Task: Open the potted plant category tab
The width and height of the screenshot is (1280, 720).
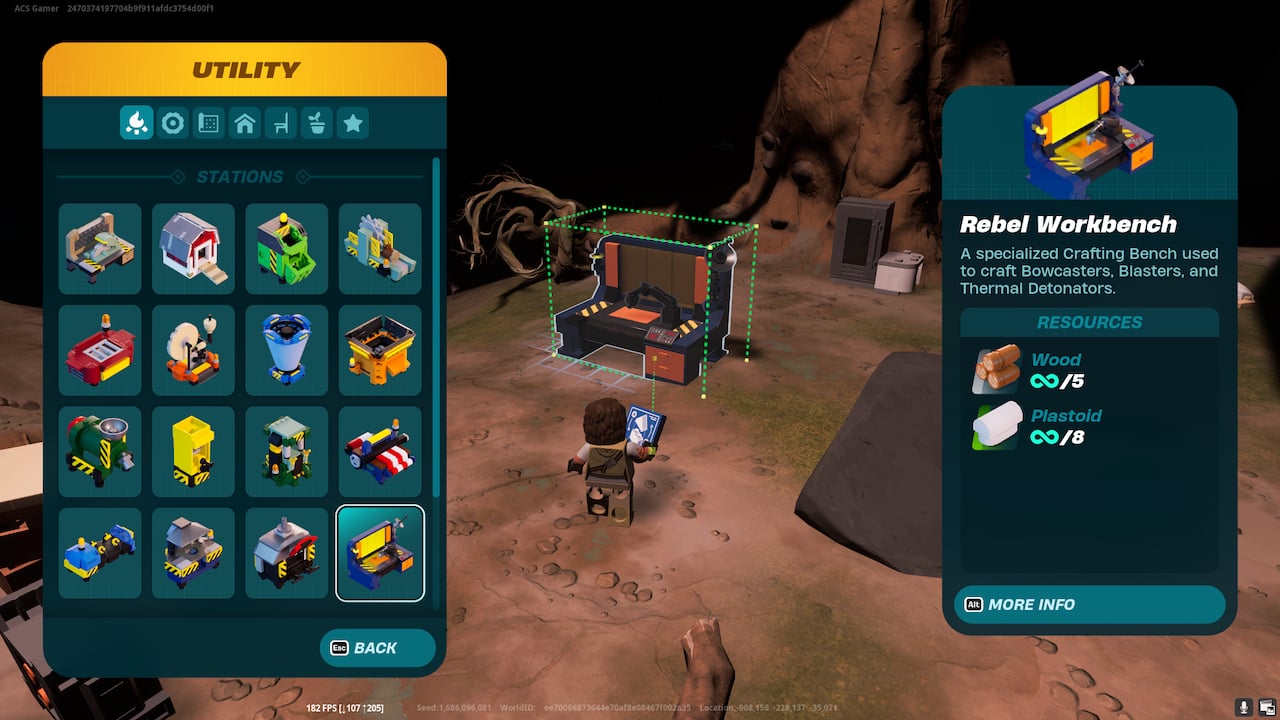Action: (317, 123)
